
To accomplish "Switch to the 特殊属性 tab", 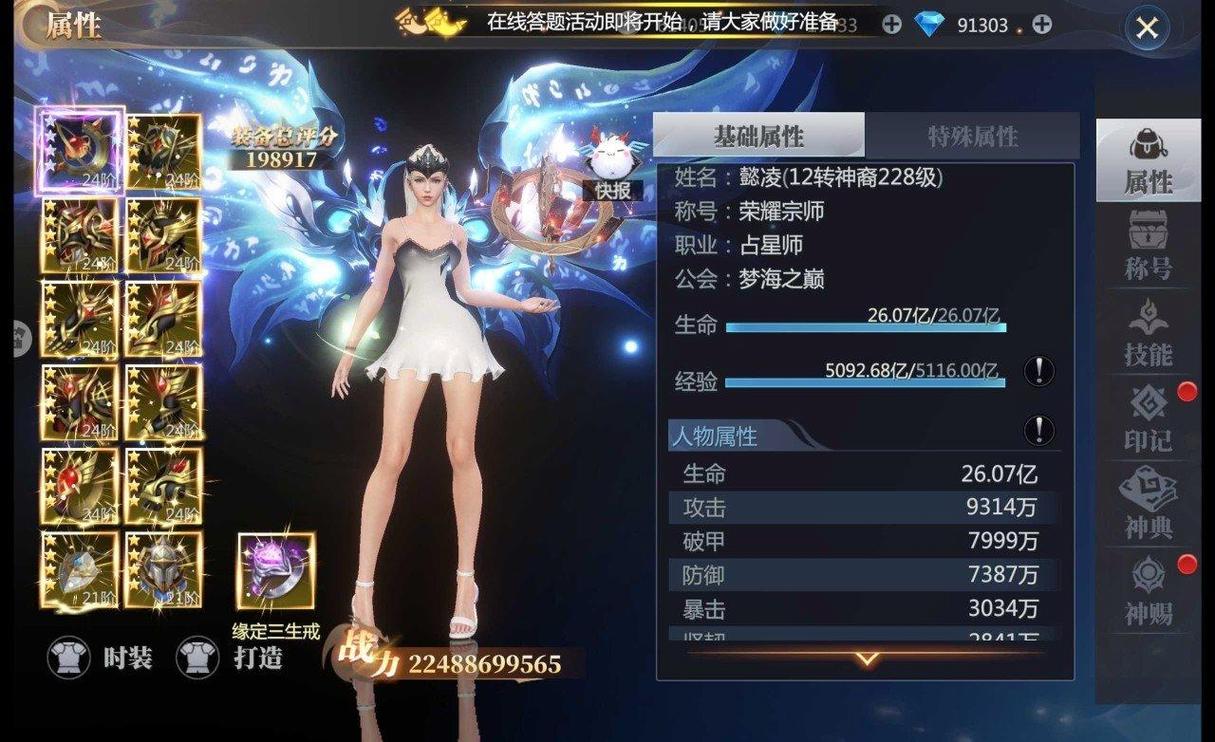I will coord(971,136).
